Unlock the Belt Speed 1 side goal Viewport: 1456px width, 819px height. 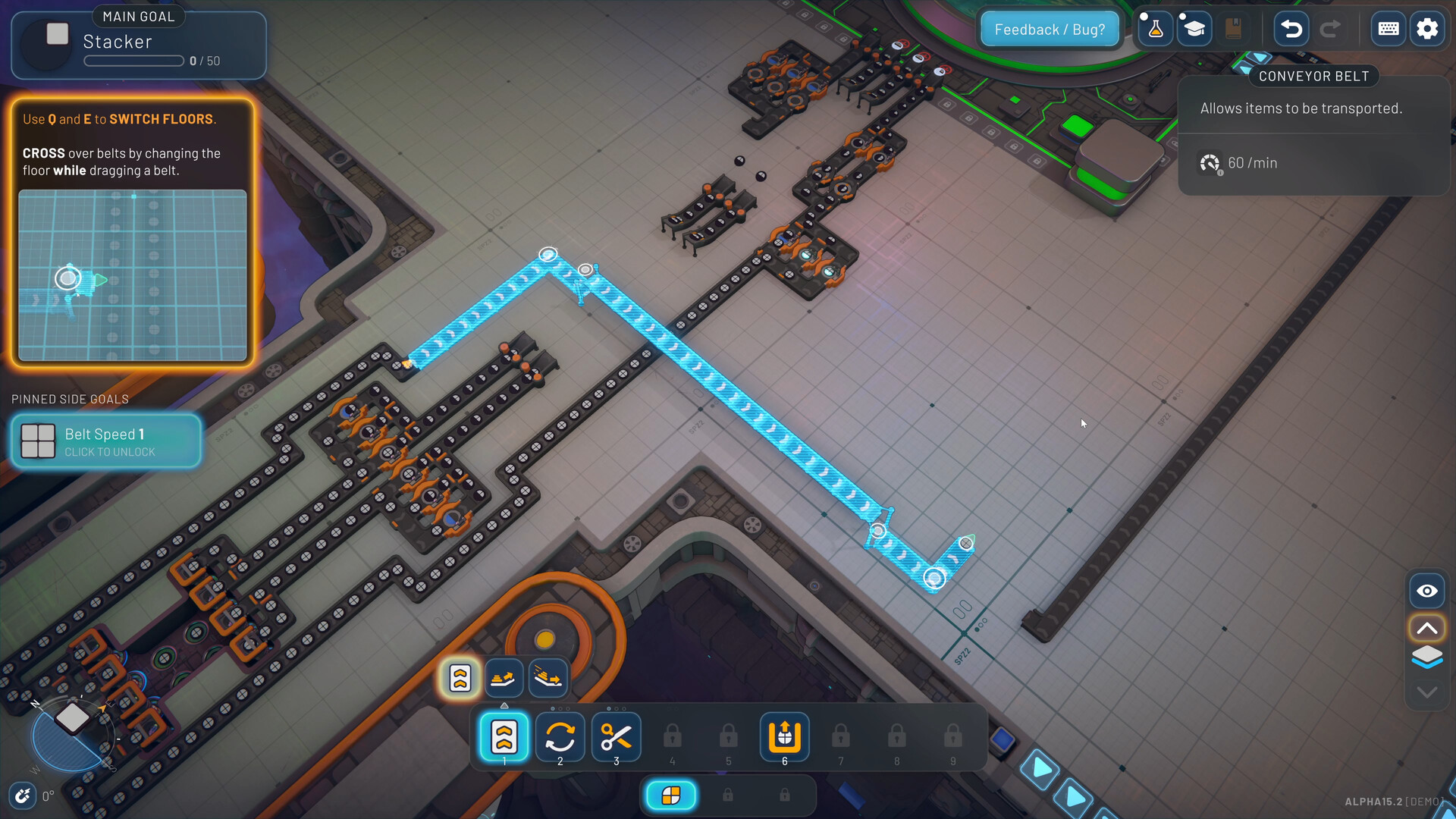pos(106,441)
